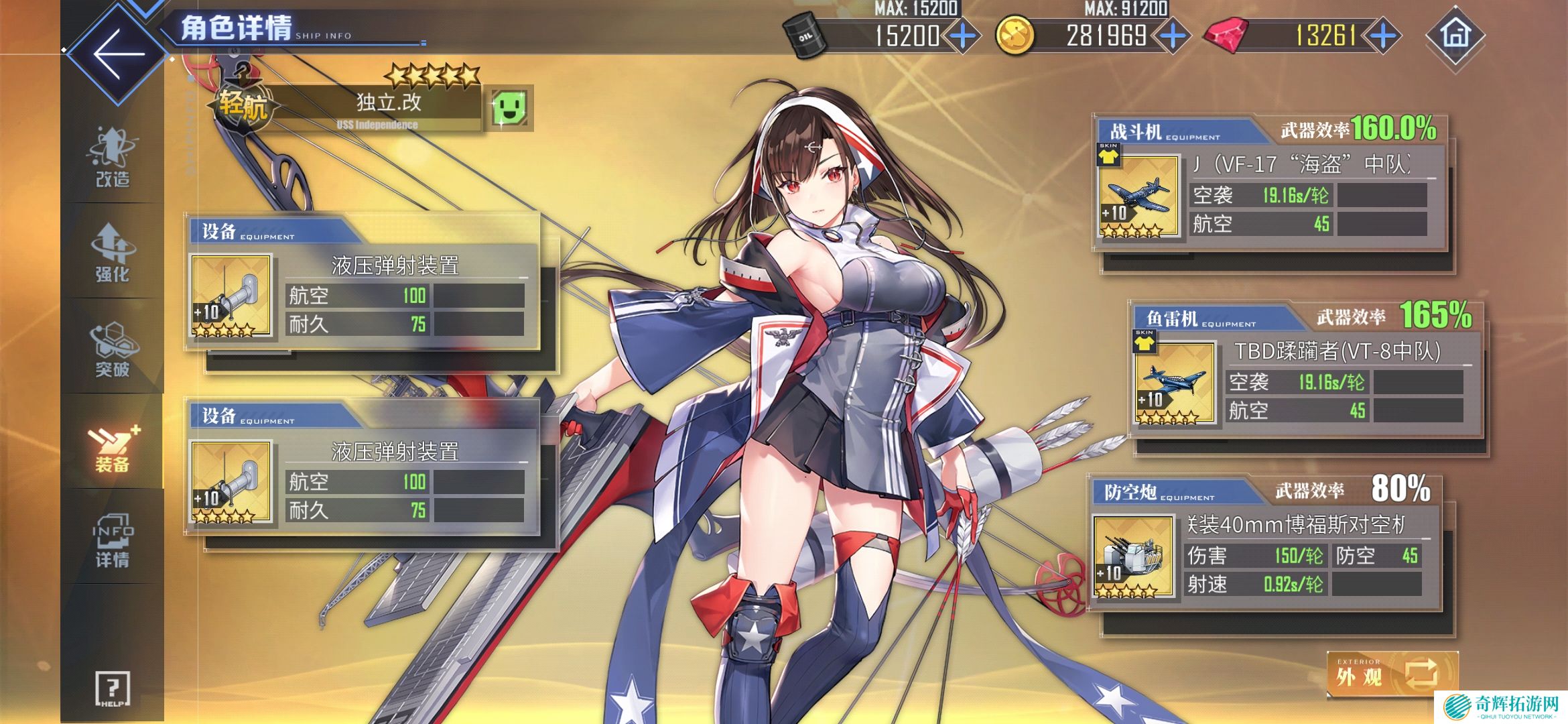Add more gold coins

tap(1173, 36)
